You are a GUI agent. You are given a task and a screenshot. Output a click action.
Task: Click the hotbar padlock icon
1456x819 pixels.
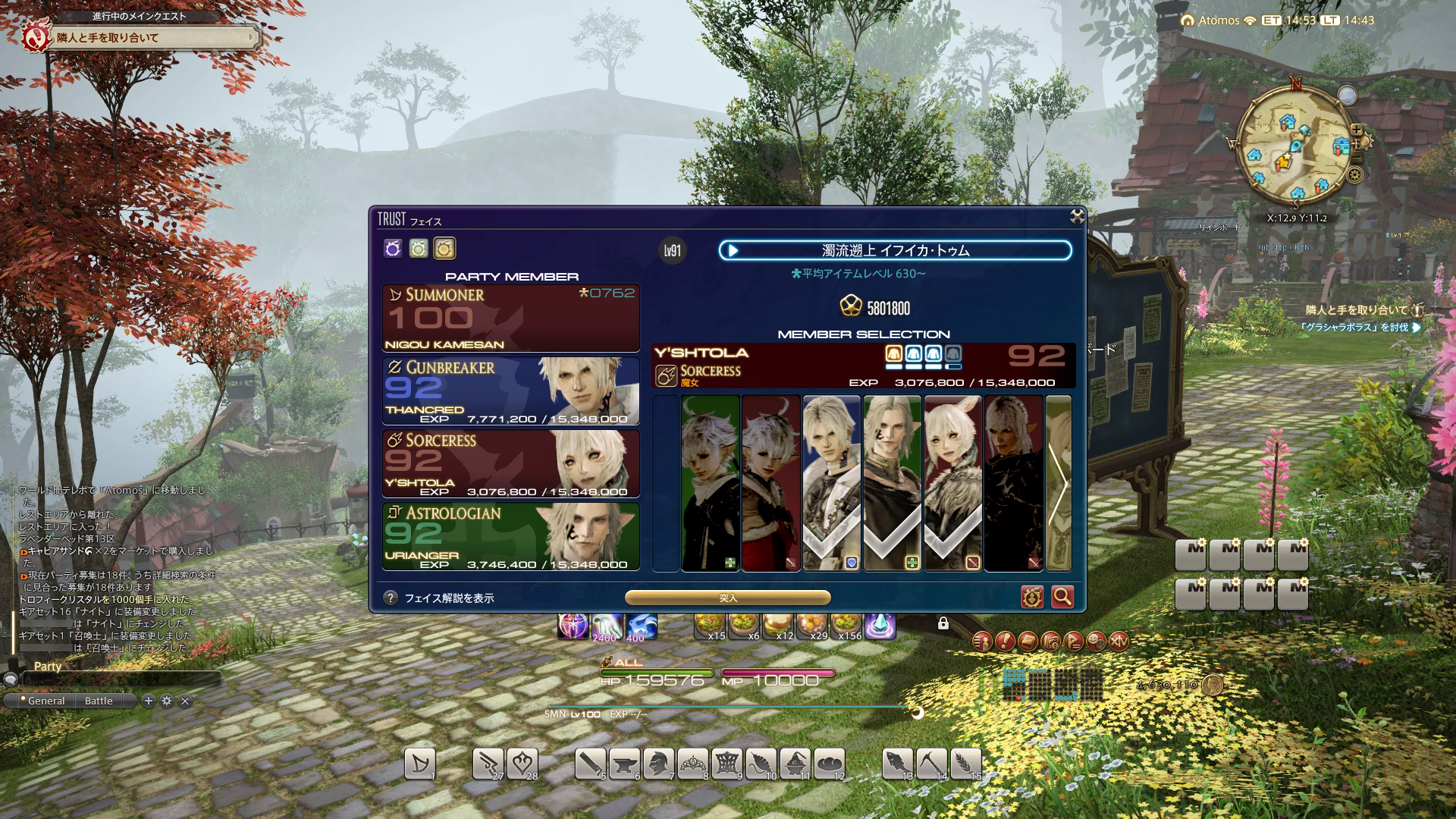943,623
